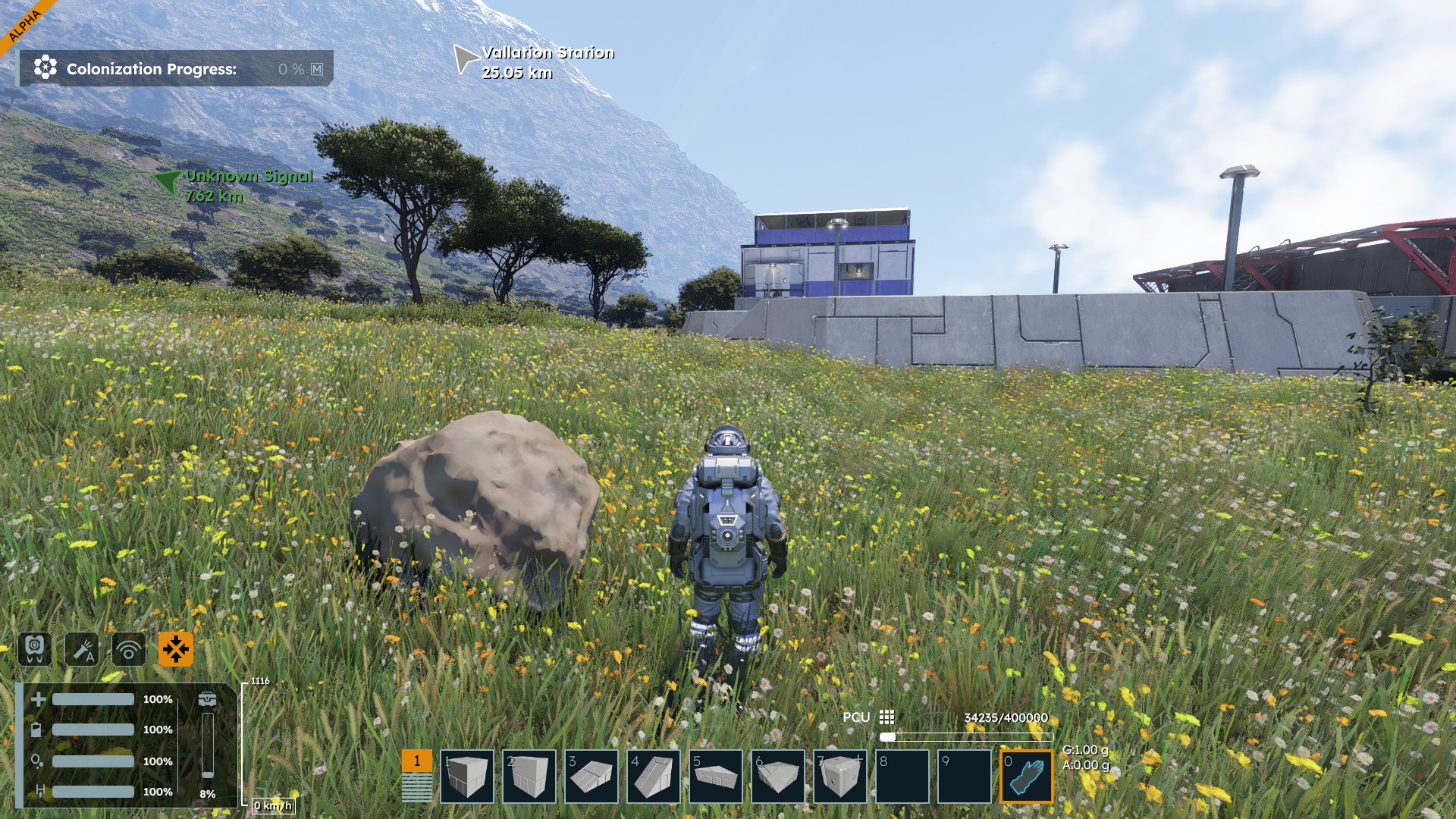
Task: Pick the steep slope block in slot 4
Action: [x=653, y=776]
